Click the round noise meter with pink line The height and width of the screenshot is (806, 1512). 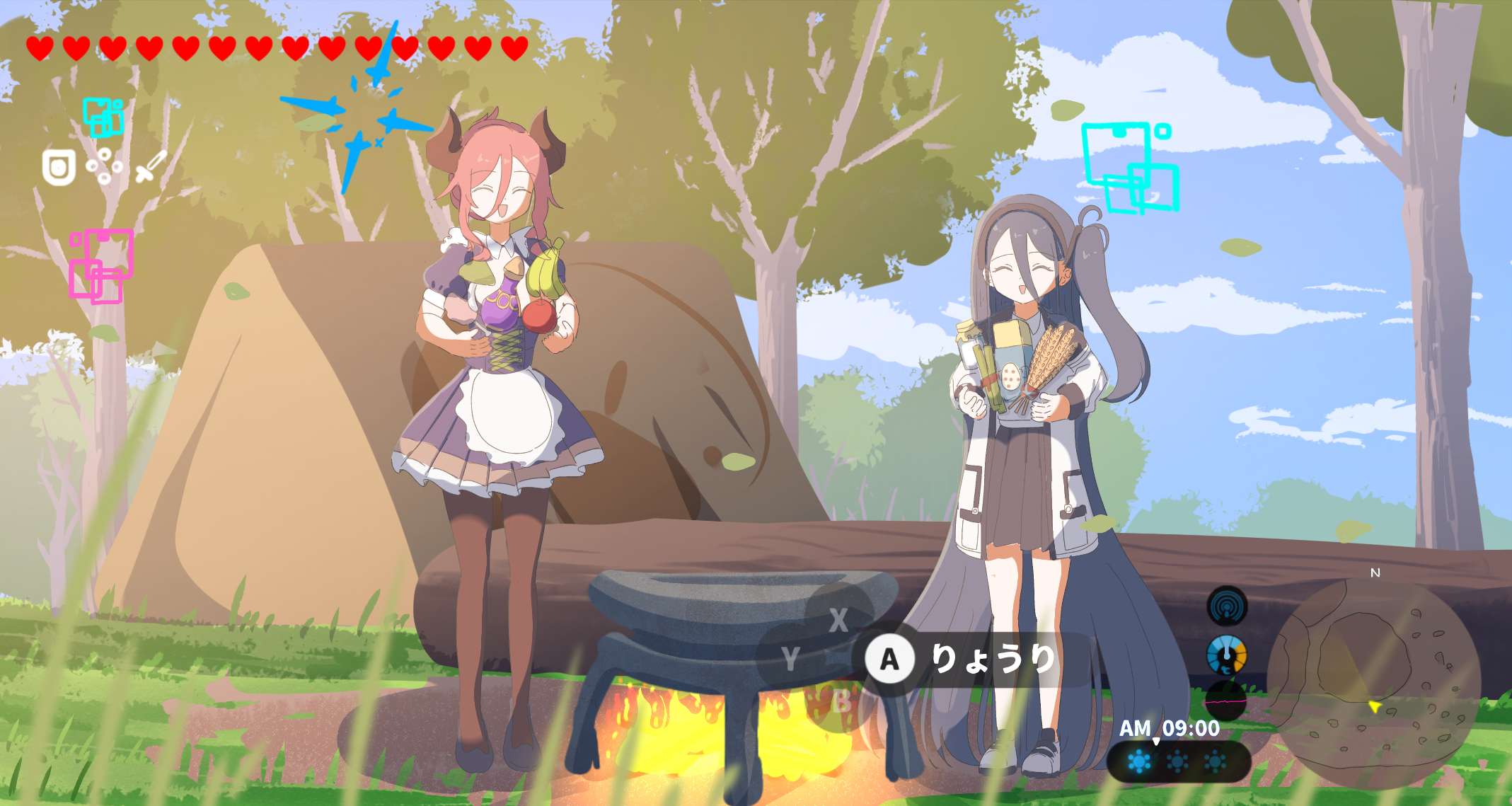tap(1226, 701)
